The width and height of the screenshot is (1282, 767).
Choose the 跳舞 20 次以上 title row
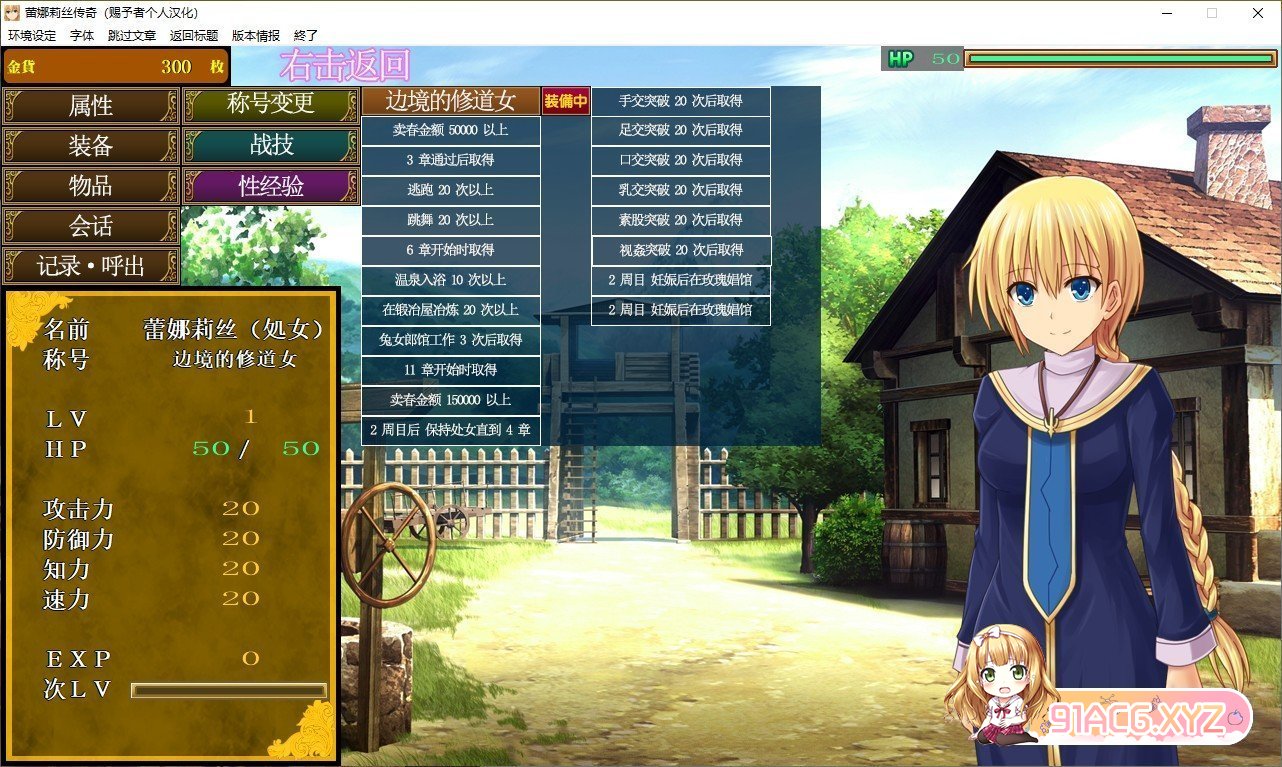(450, 220)
